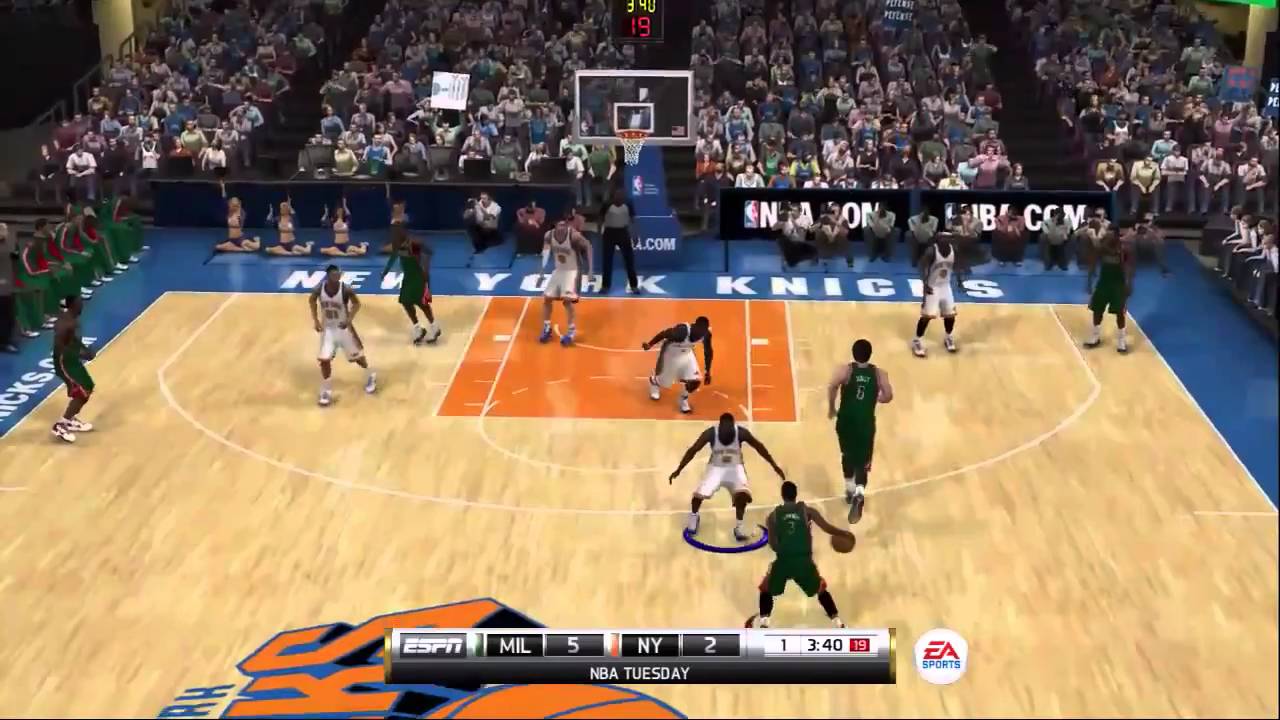This screenshot has width=1280, height=720.
Task: Expand the NBA TUESDAY banner strip
Action: (640, 673)
